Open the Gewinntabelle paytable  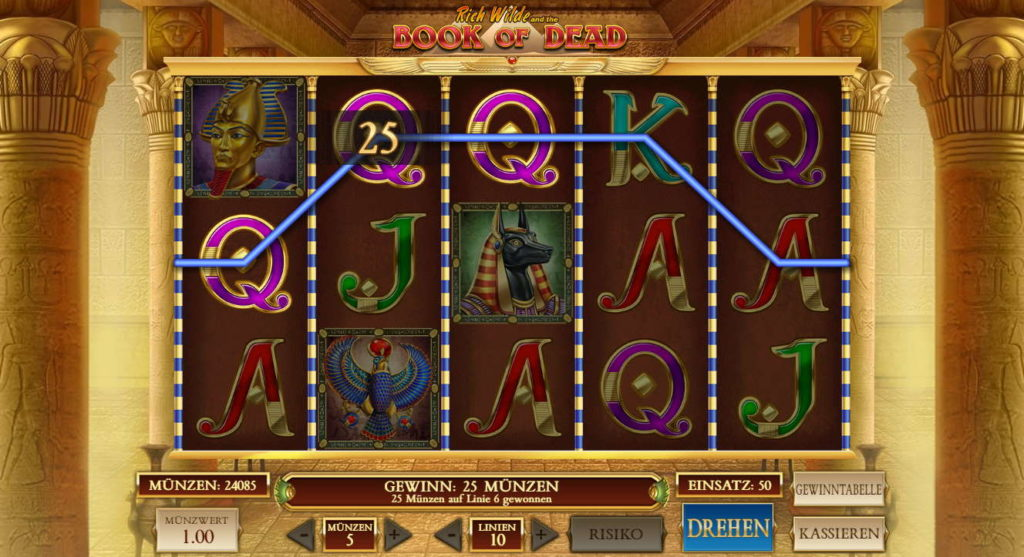[x=839, y=490]
